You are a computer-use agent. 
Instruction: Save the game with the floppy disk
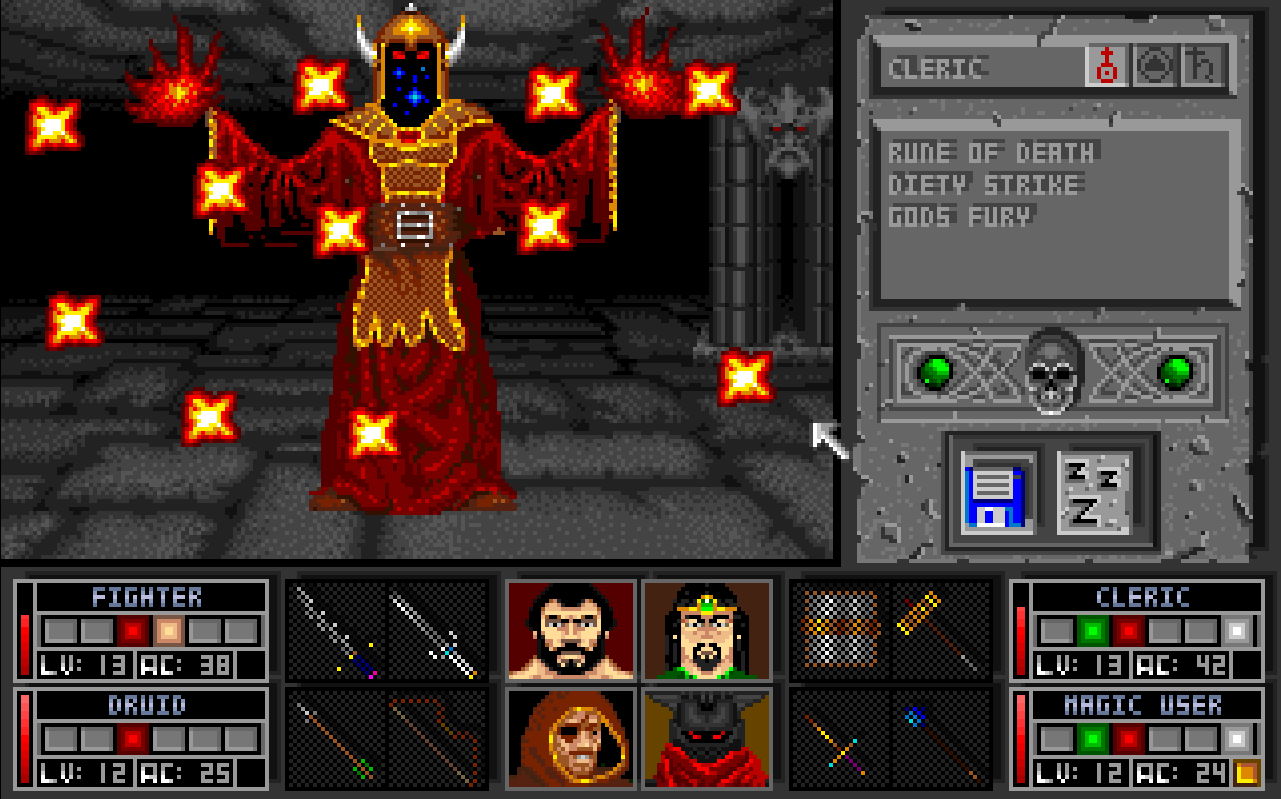click(994, 492)
